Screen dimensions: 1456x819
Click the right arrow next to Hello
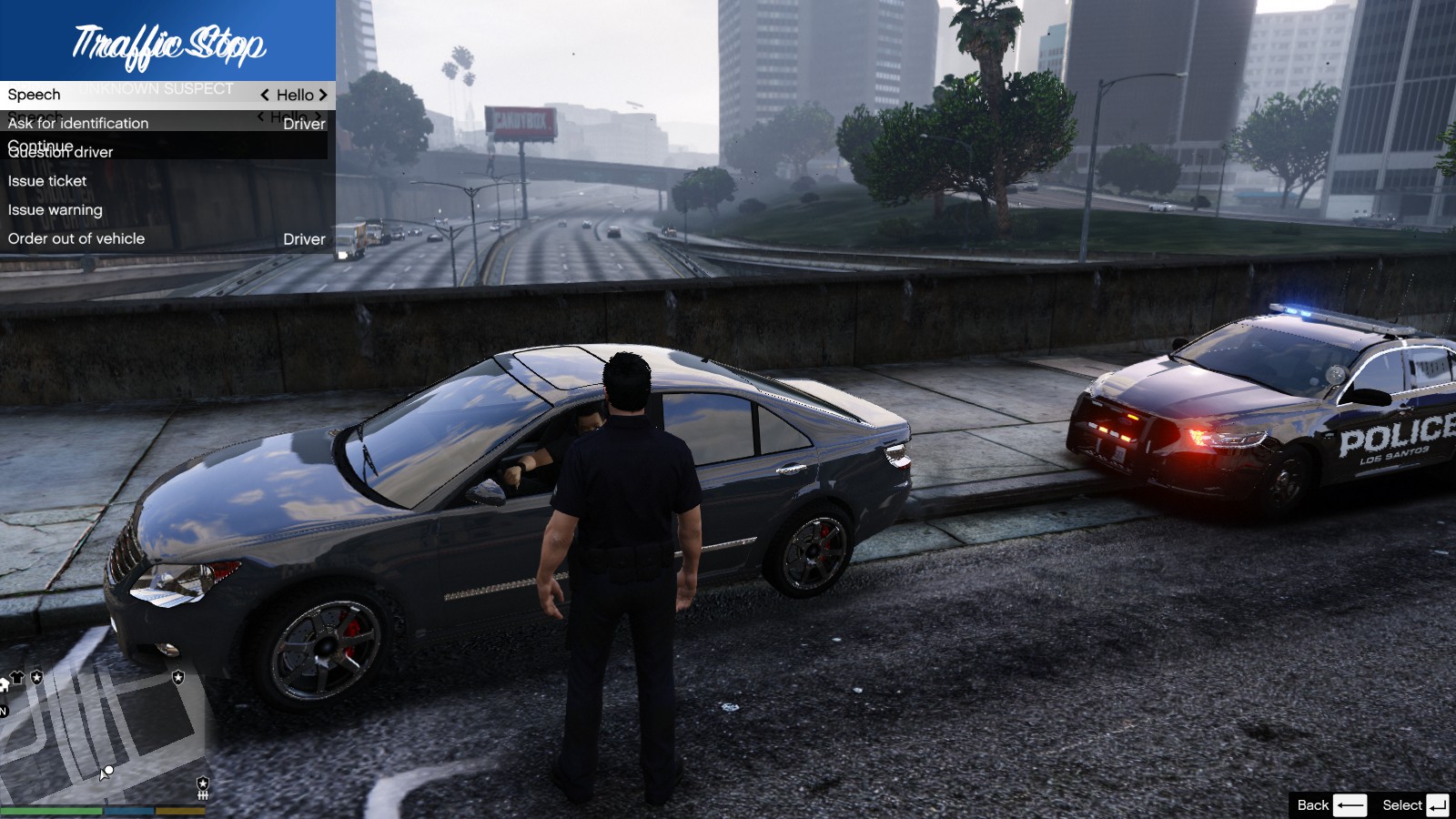tap(323, 95)
